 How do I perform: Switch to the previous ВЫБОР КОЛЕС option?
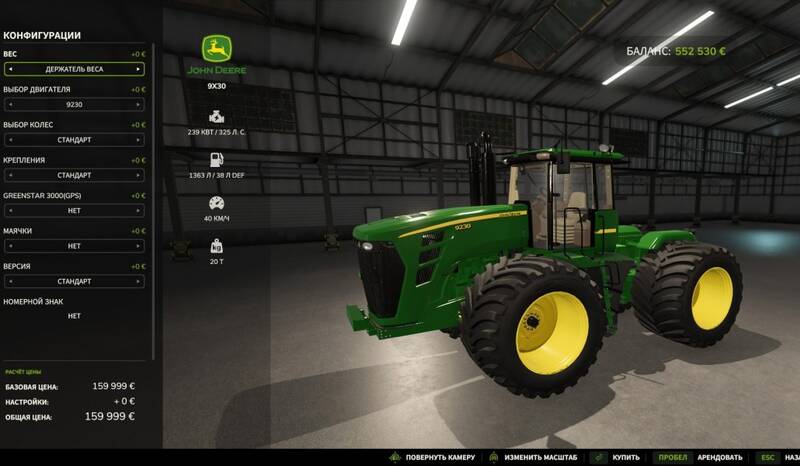coord(9,140)
